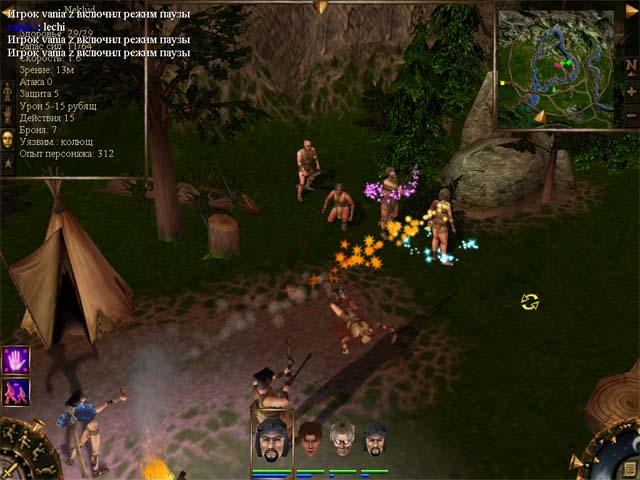
Task: Select the dark-haired bearded party member portrait
Action: coord(374,439)
